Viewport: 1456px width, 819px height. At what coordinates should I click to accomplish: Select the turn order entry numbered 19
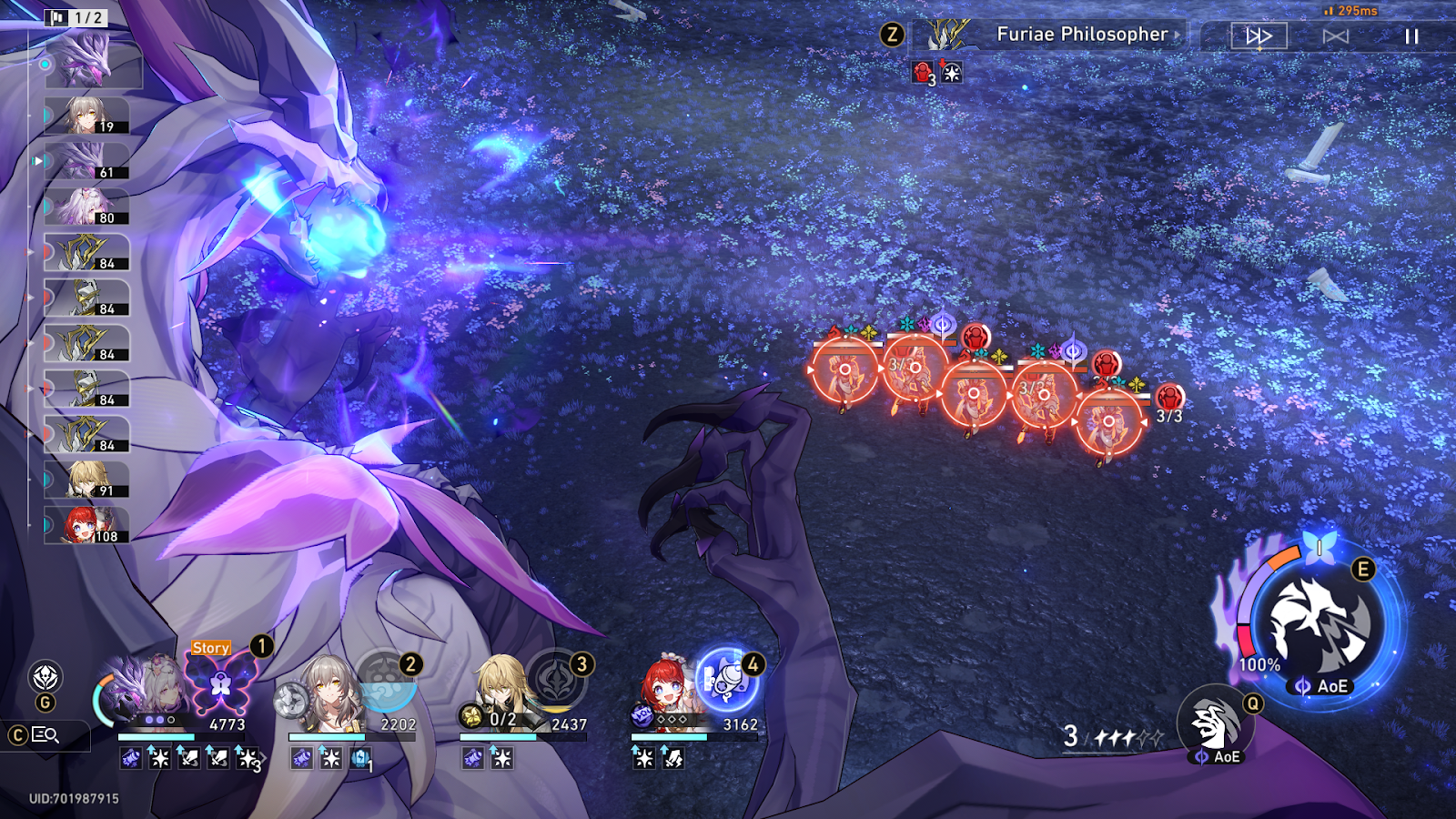(87, 116)
